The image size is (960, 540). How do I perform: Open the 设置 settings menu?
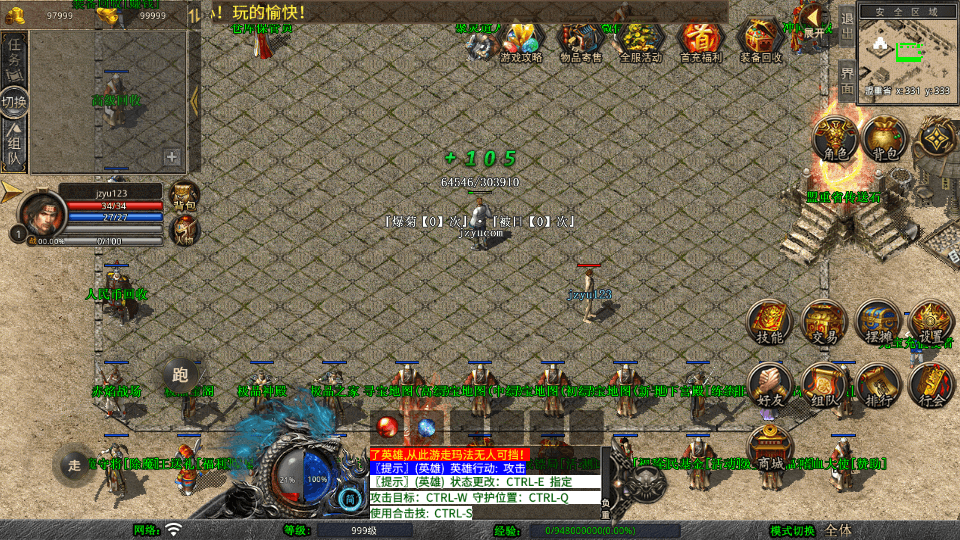(932, 322)
